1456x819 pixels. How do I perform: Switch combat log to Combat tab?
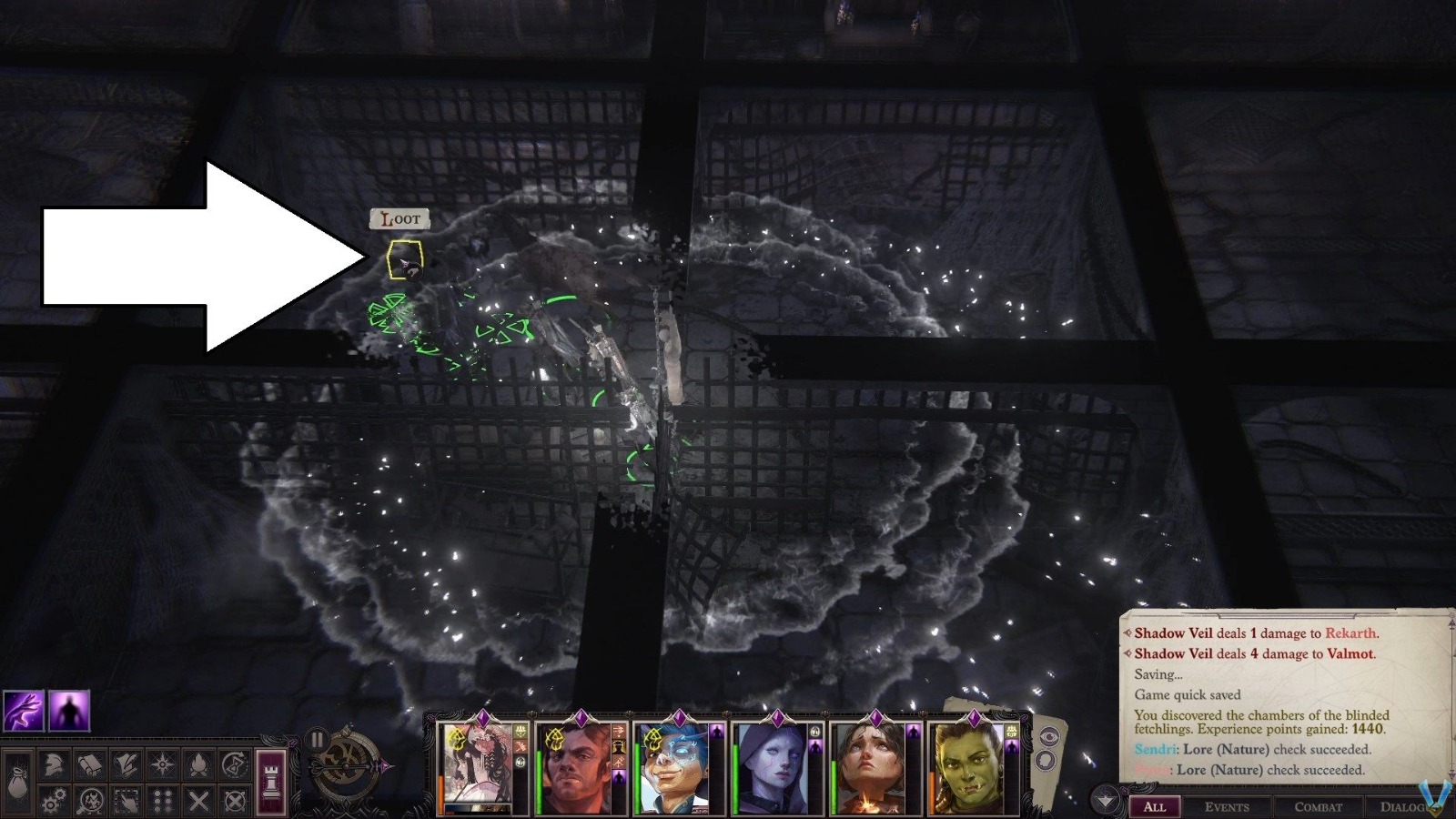point(1318,807)
